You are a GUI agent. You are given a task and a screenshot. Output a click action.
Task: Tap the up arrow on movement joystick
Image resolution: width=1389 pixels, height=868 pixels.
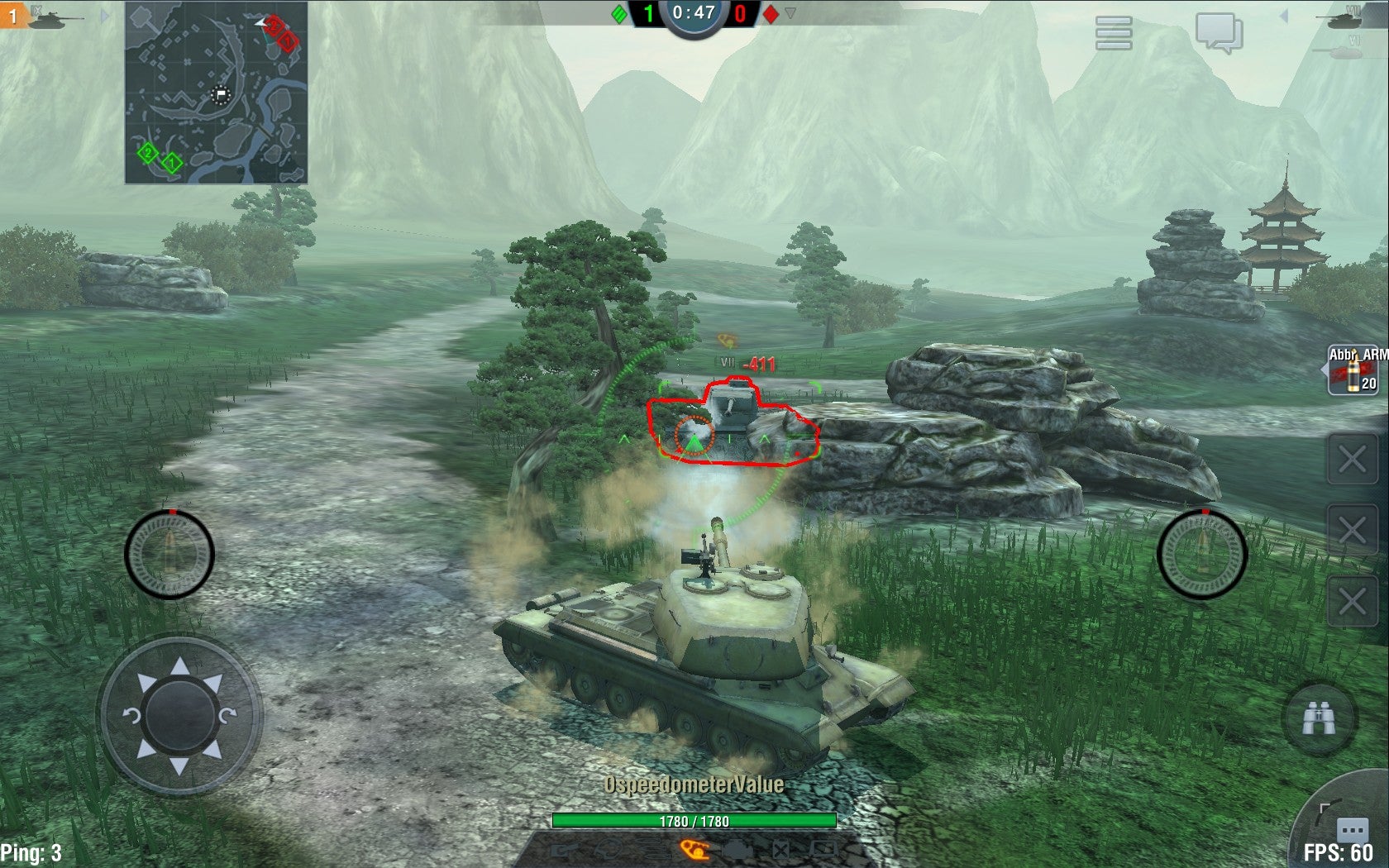[x=179, y=666]
